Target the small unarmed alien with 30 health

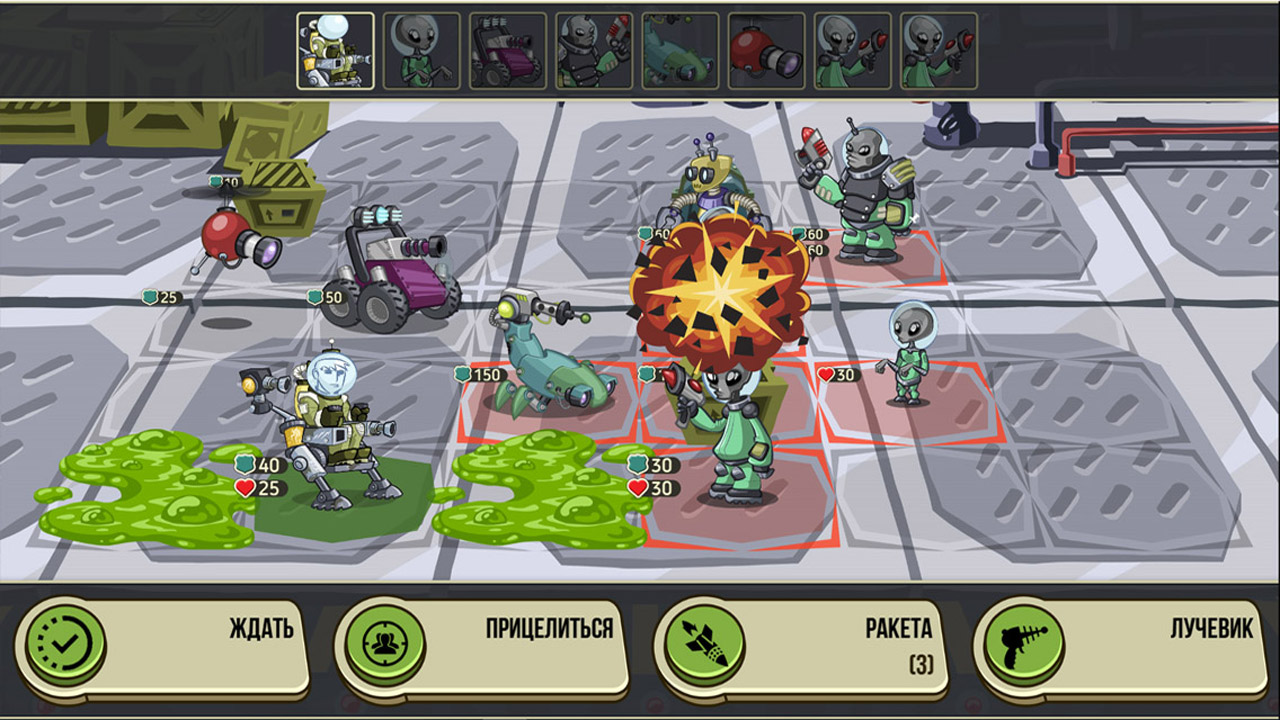click(x=908, y=355)
